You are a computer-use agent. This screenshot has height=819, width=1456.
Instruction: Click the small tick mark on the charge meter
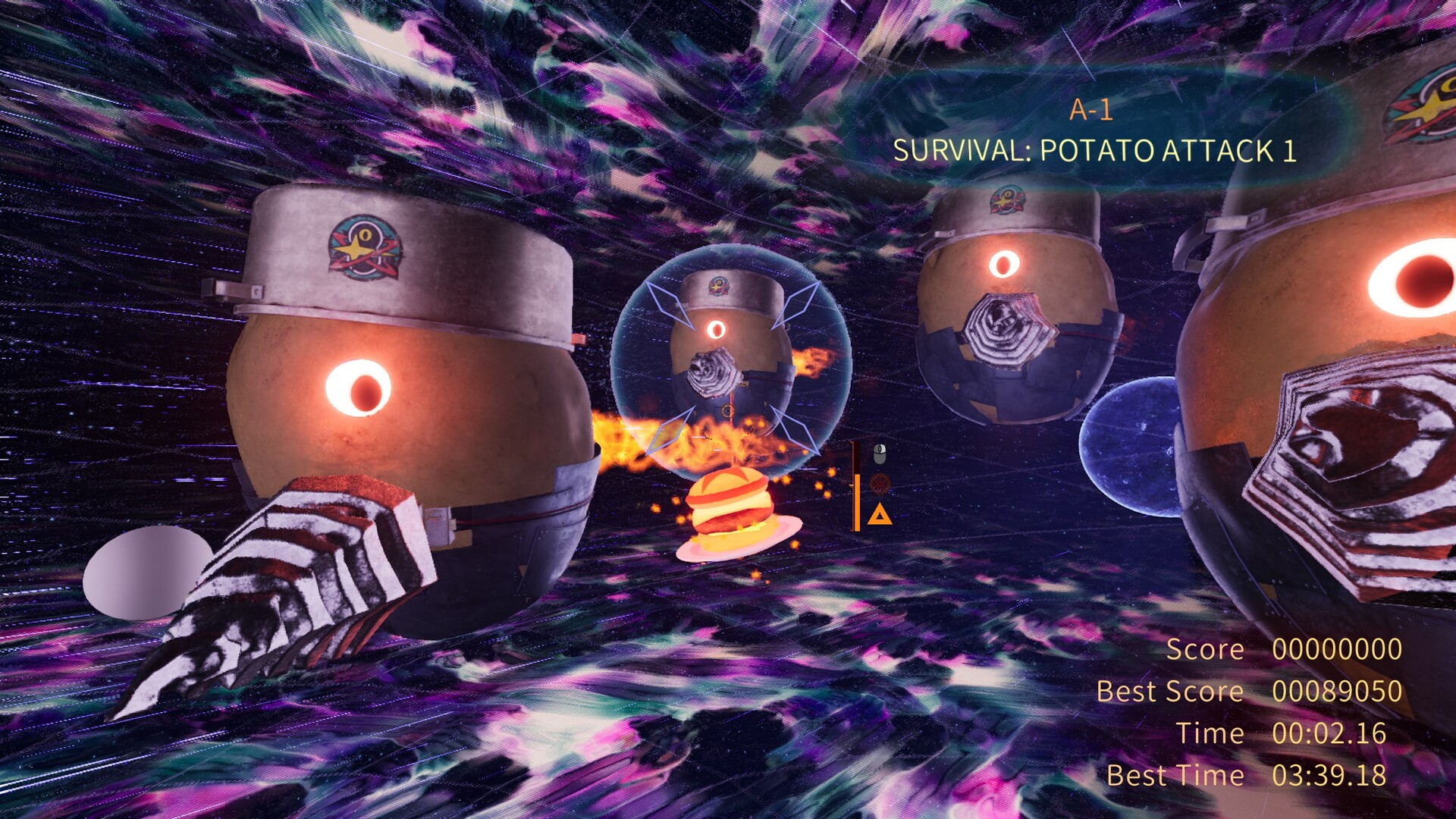851,485
